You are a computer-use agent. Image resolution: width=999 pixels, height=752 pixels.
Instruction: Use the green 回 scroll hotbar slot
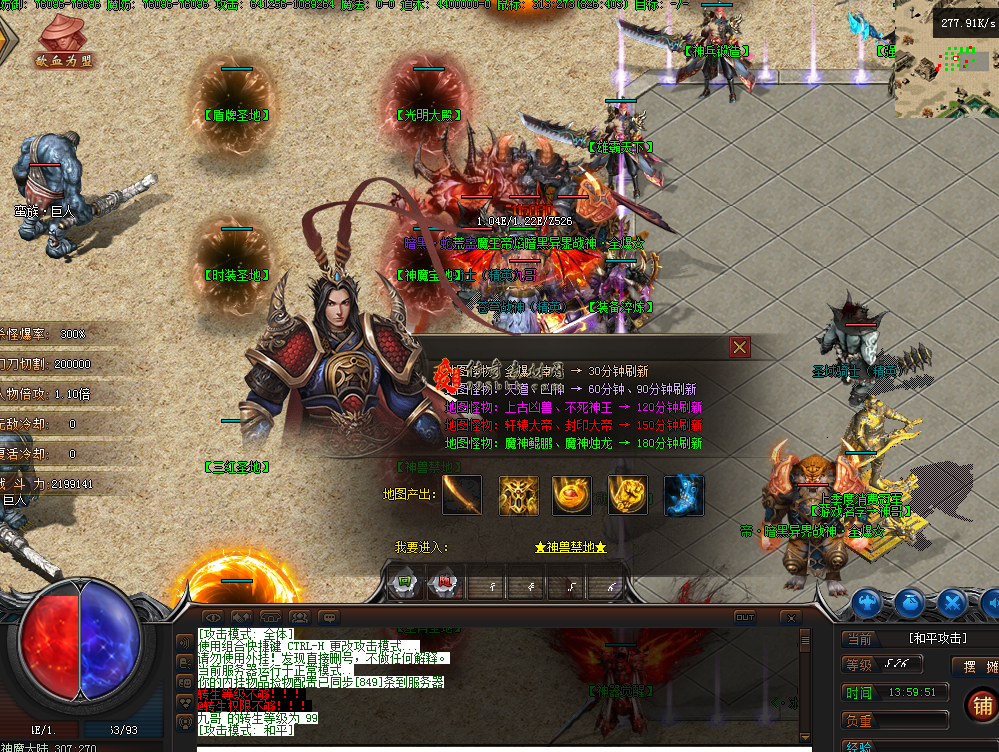(404, 584)
